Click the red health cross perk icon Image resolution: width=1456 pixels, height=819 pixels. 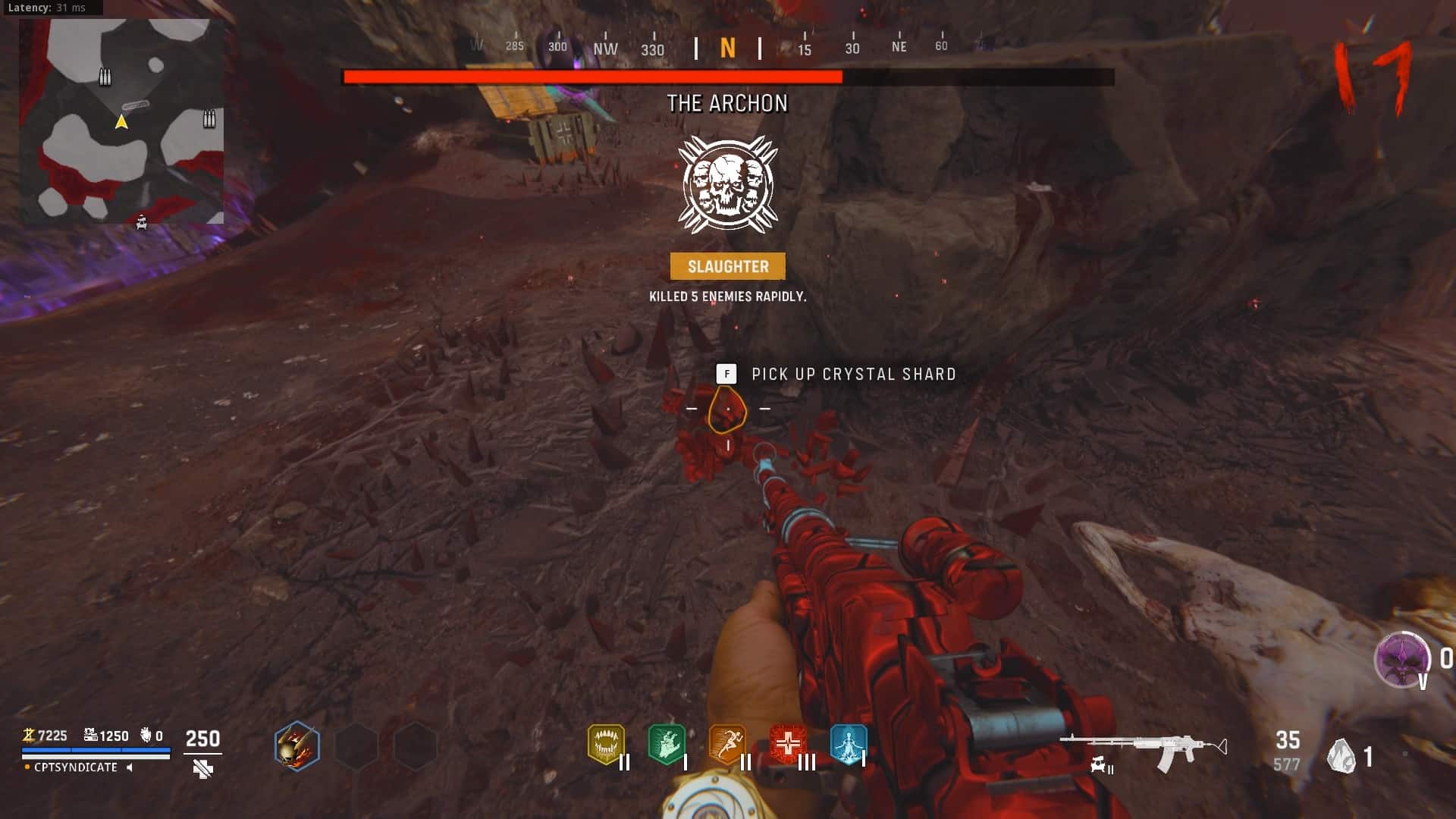click(x=787, y=744)
